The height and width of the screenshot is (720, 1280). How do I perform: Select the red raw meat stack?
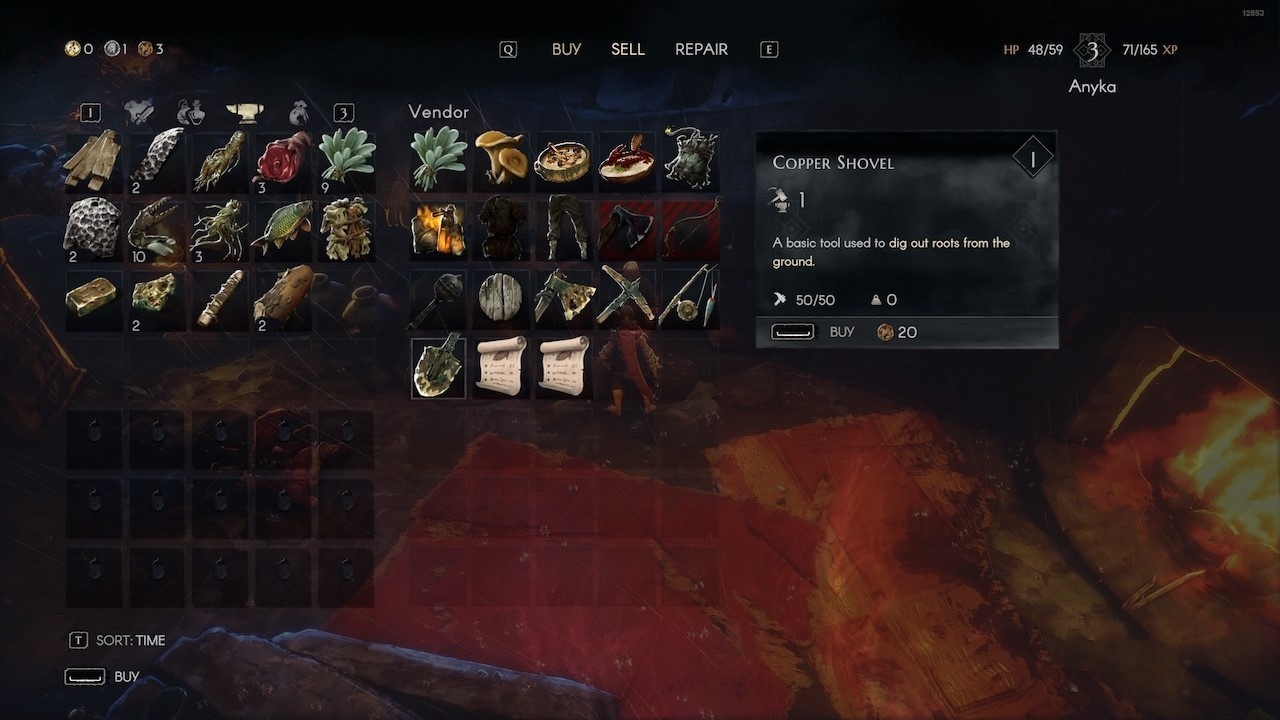(282, 159)
